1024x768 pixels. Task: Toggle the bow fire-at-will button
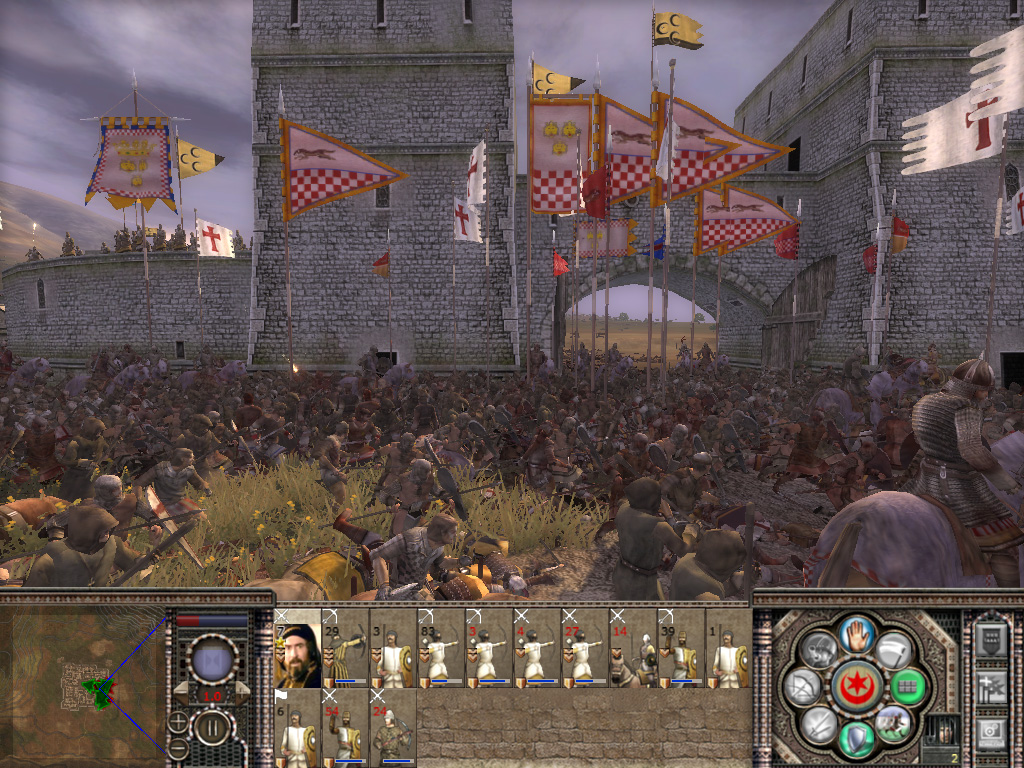pyautogui.click(x=803, y=686)
